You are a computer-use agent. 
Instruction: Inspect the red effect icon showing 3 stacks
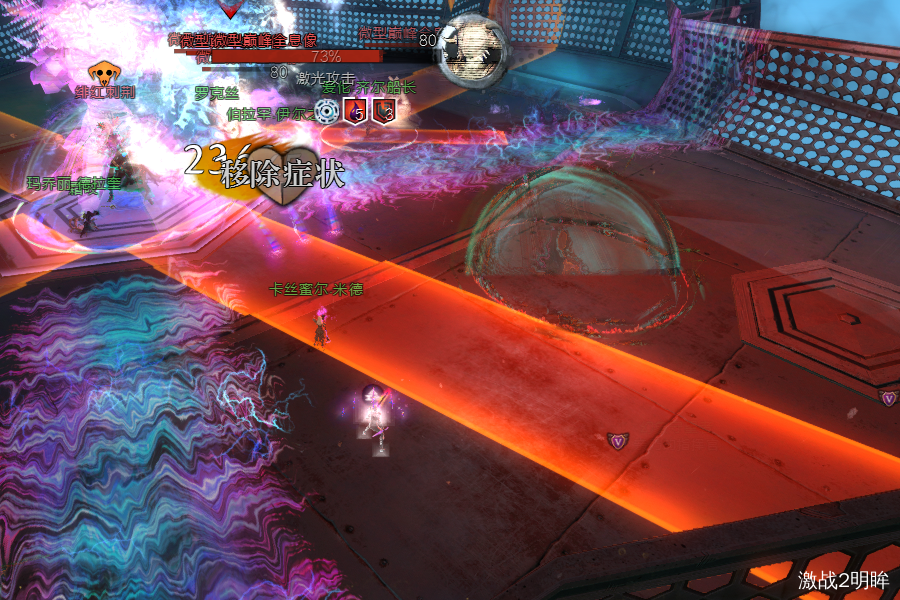pos(383,111)
